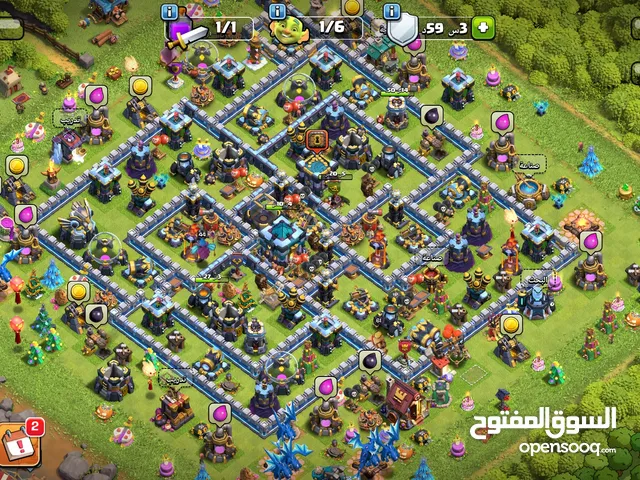
Task: Click the info icon above the sword 1/1 counter
Action: (x=169, y=11)
